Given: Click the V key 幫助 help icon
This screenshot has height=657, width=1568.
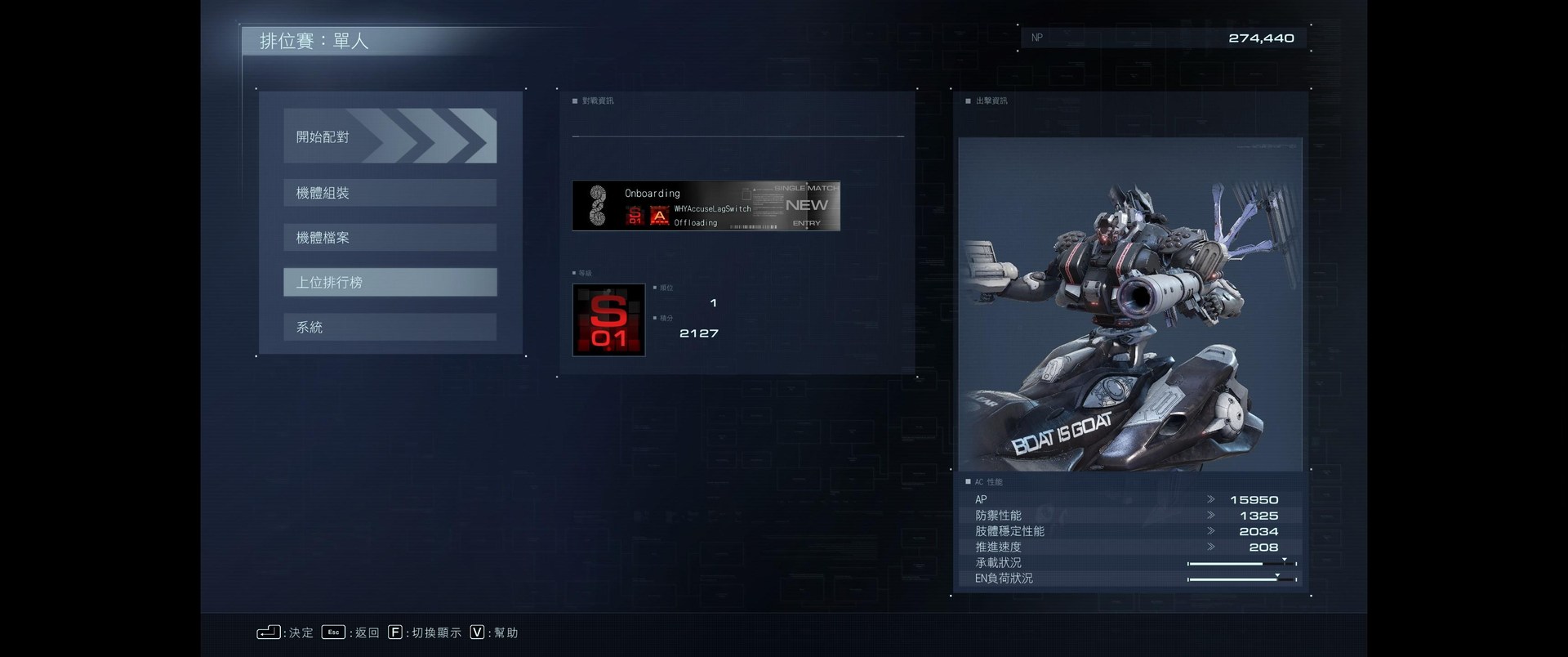Looking at the screenshot, I should [476, 632].
